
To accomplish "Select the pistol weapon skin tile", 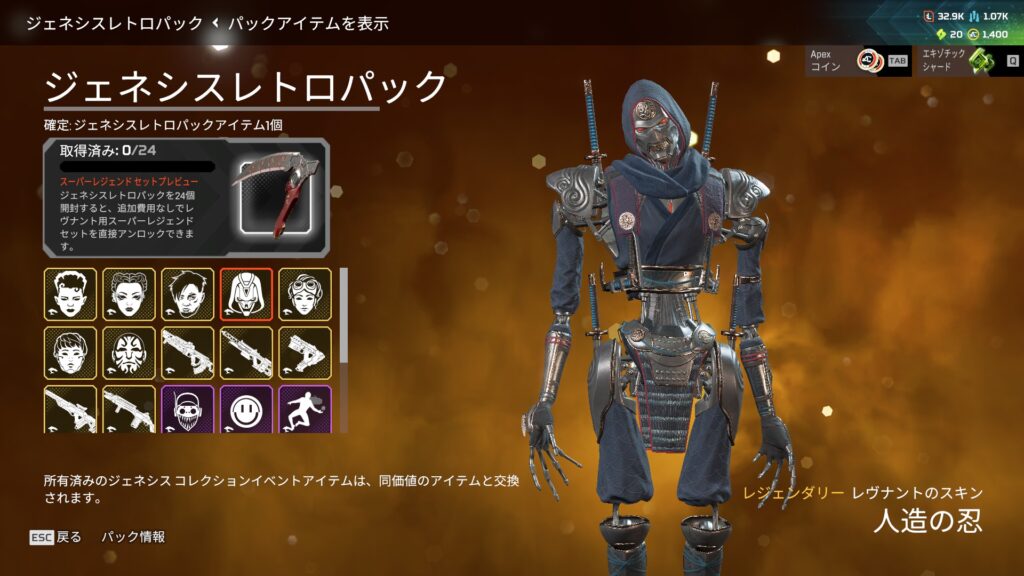I will tap(304, 352).
